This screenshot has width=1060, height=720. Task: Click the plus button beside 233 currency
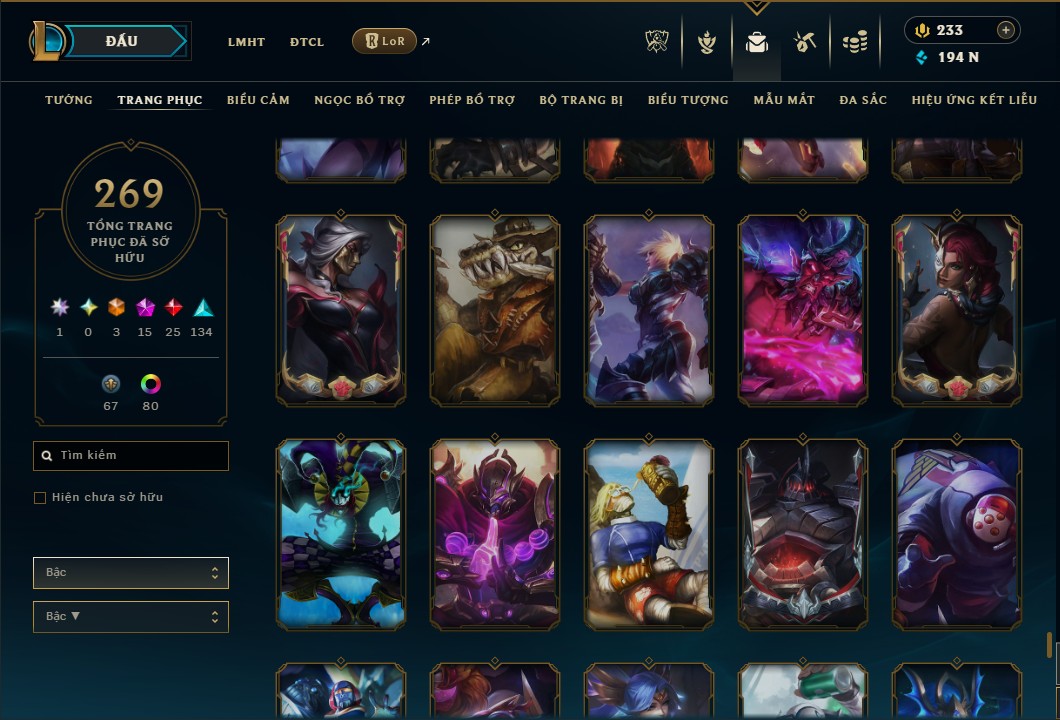(1006, 30)
